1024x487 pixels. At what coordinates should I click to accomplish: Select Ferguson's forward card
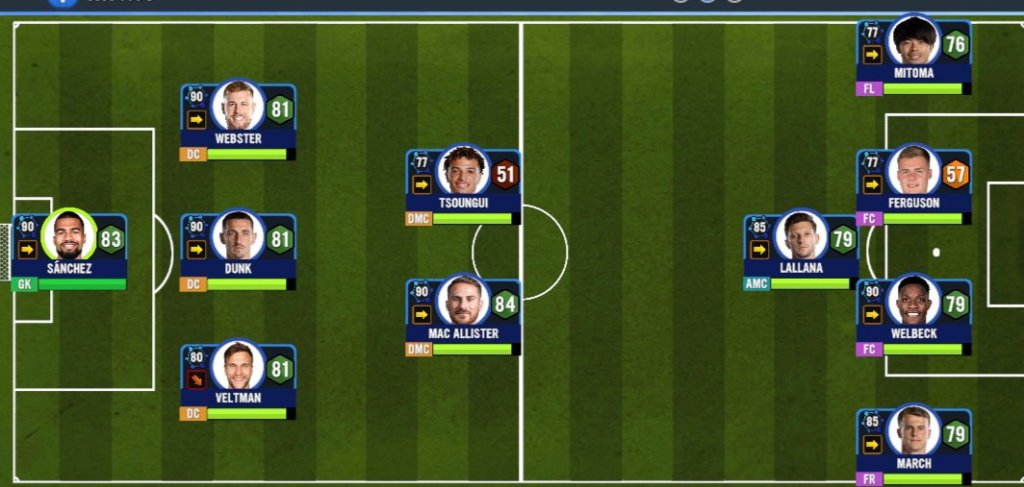point(912,184)
